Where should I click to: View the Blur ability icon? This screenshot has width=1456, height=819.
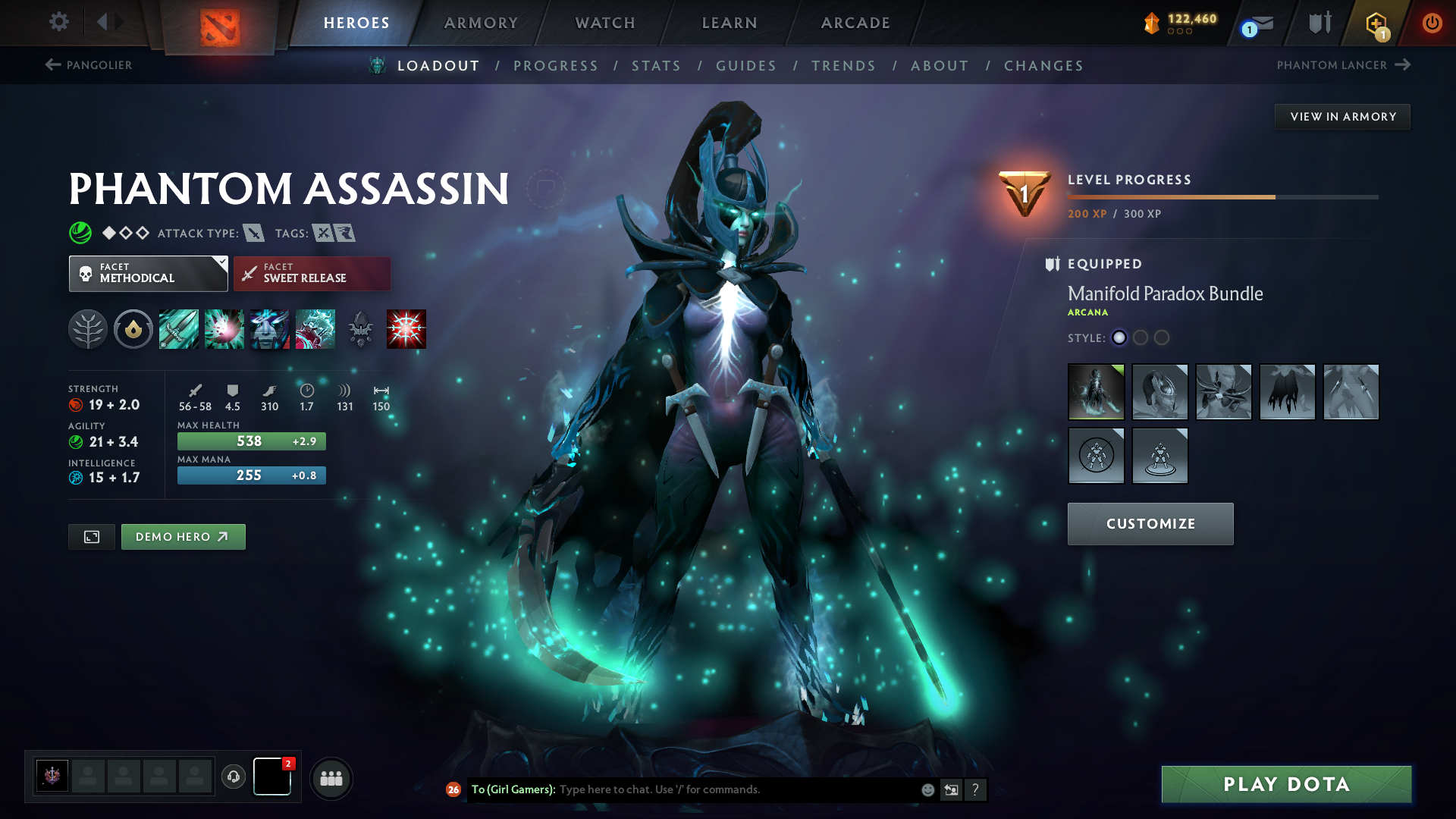point(270,328)
